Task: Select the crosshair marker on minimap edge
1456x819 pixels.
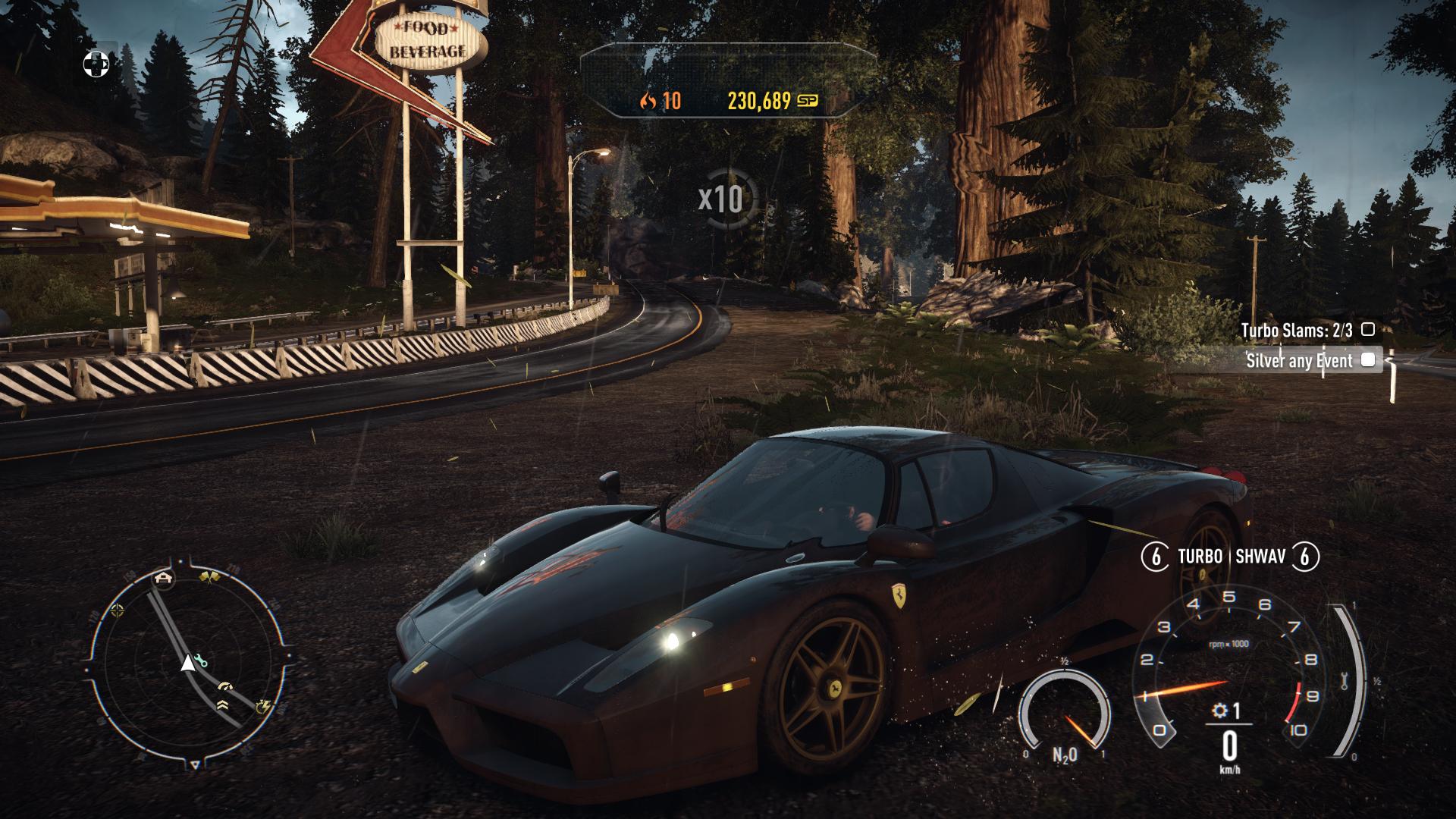Action: 117,610
